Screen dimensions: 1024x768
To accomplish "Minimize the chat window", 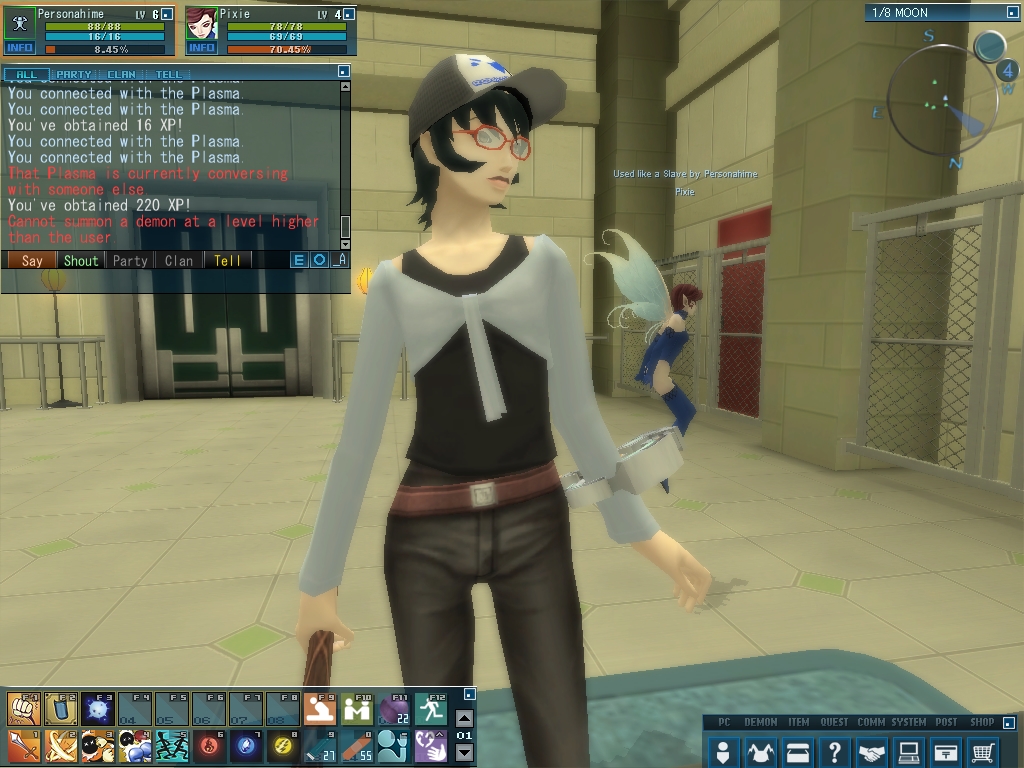I will tap(344, 72).
